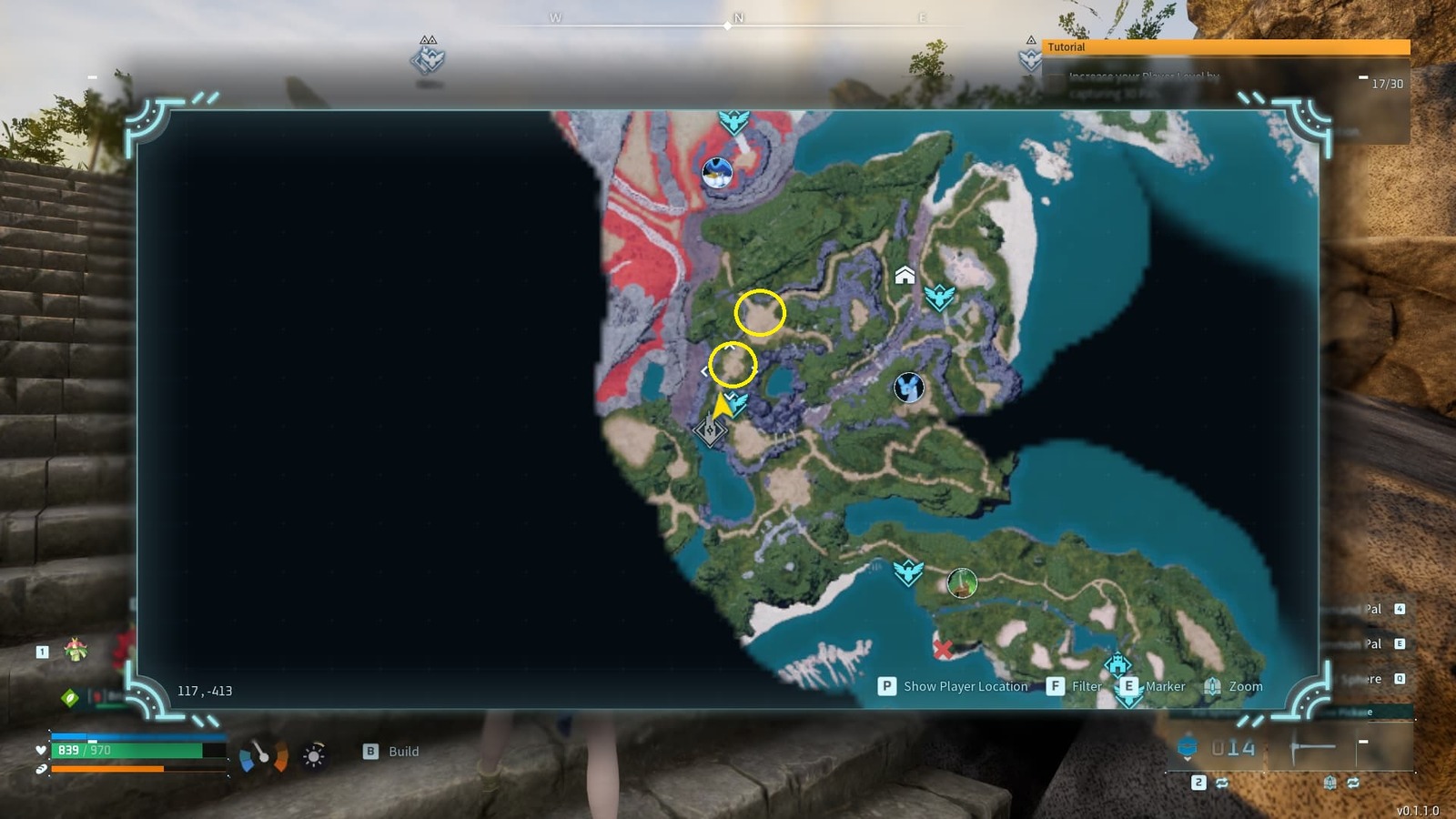Image resolution: width=1456 pixels, height=819 pixels.
Task: Select the green boss portrait marker
Action: (x=962, y=582)
